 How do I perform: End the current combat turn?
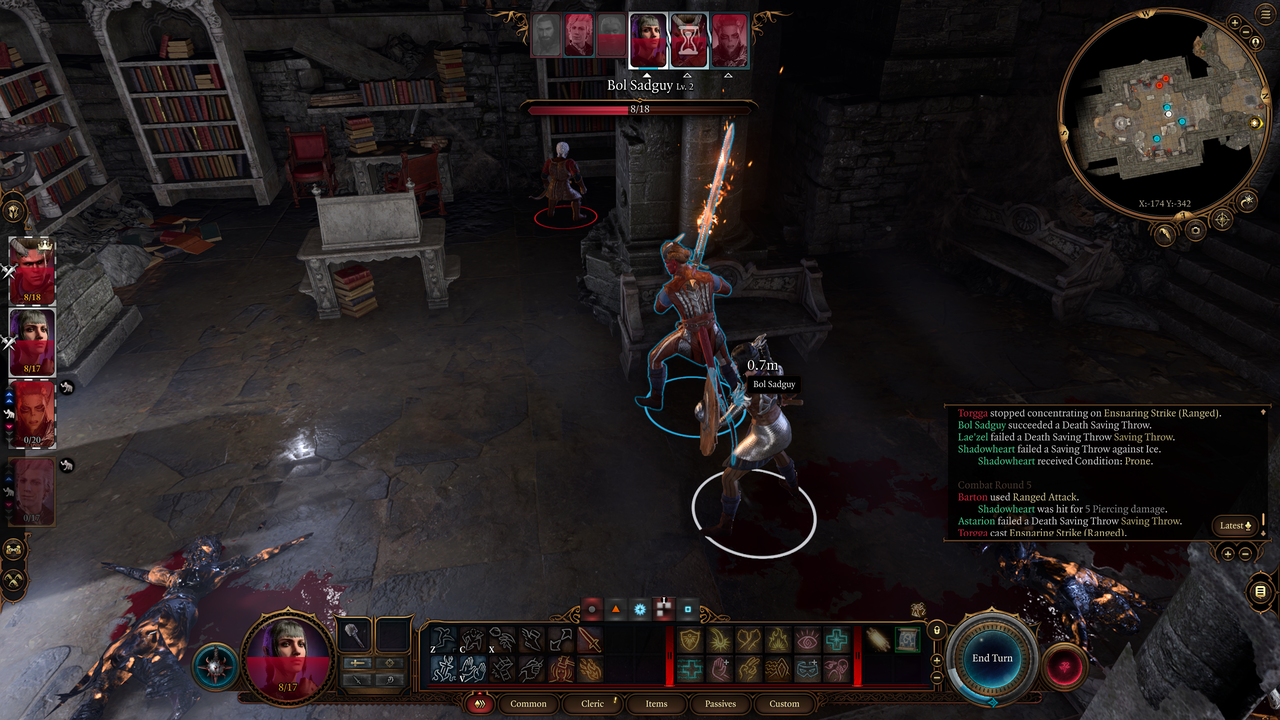(x=992, y=658)
